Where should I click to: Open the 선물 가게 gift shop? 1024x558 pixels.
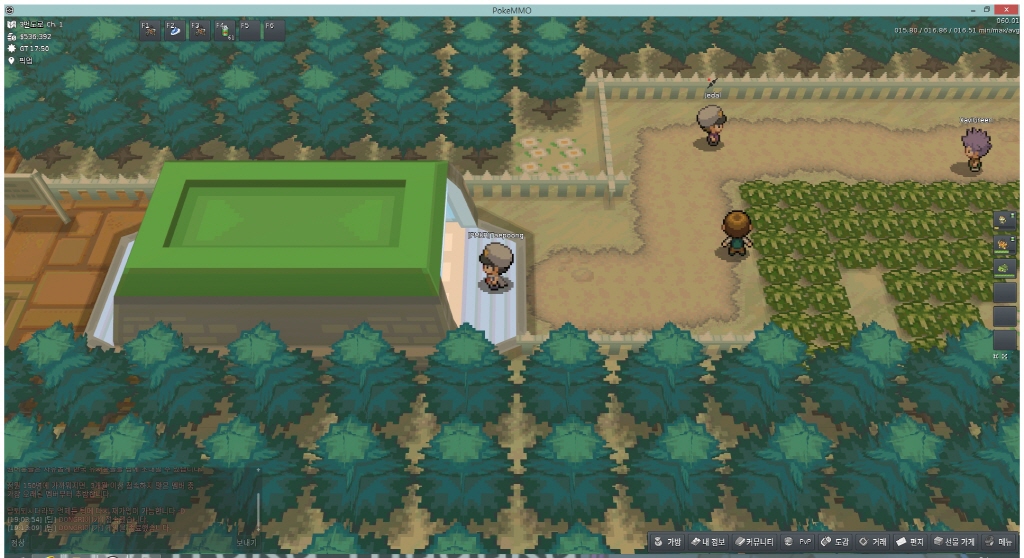954,541
